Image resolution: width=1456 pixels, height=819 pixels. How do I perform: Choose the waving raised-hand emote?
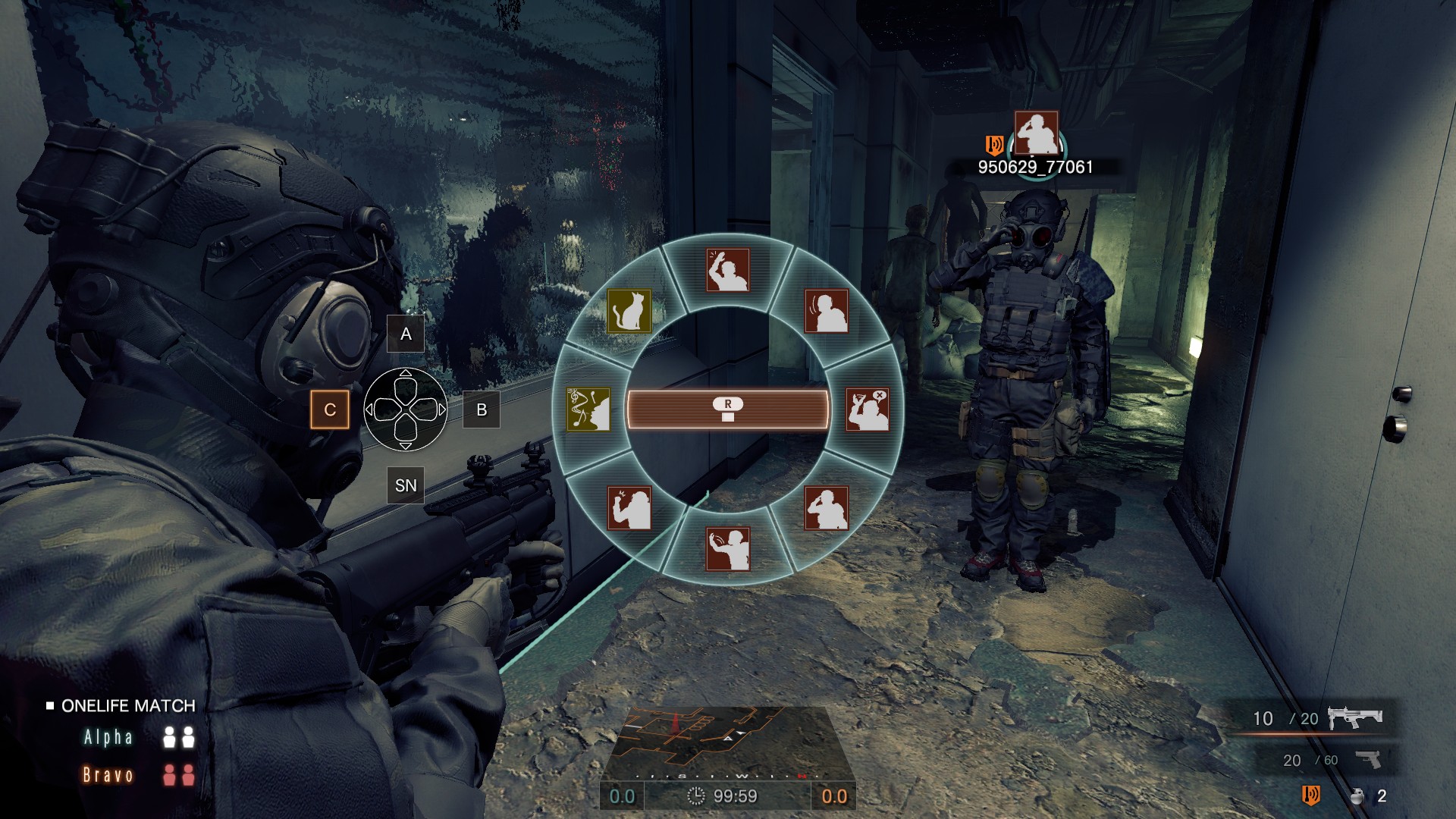[727, 270]
